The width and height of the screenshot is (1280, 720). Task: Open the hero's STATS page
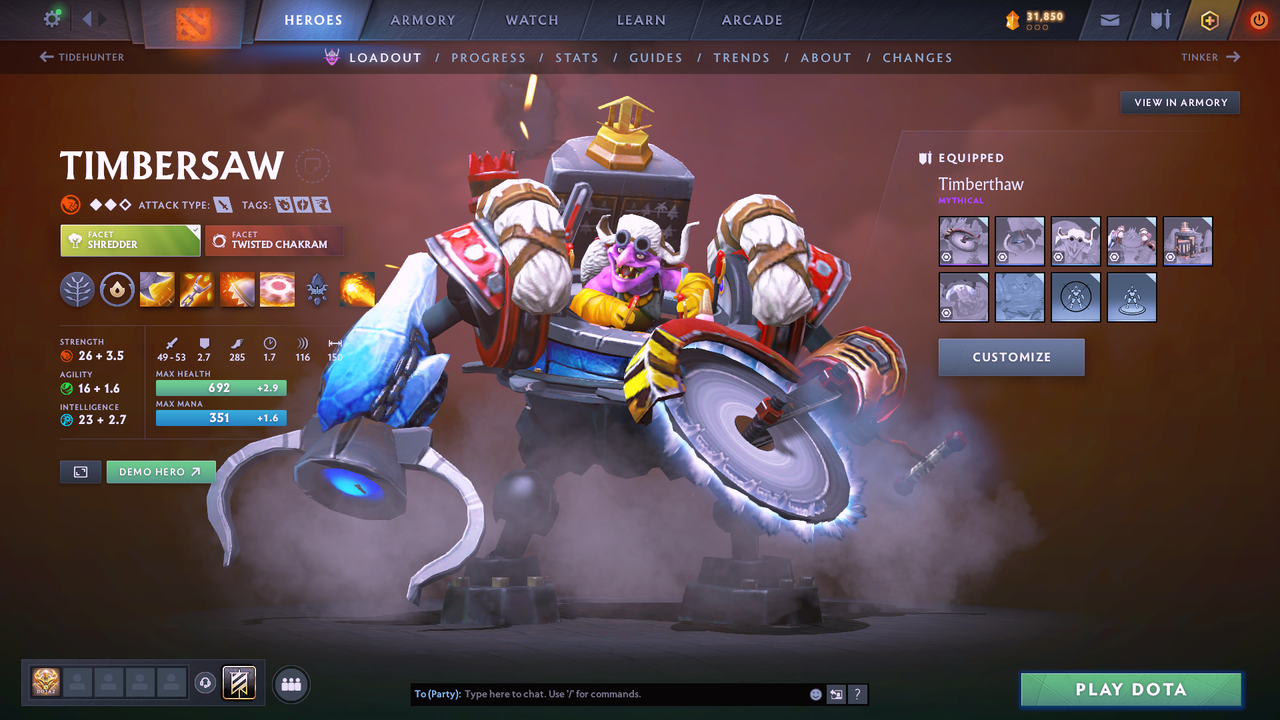(x=577, y=57)
